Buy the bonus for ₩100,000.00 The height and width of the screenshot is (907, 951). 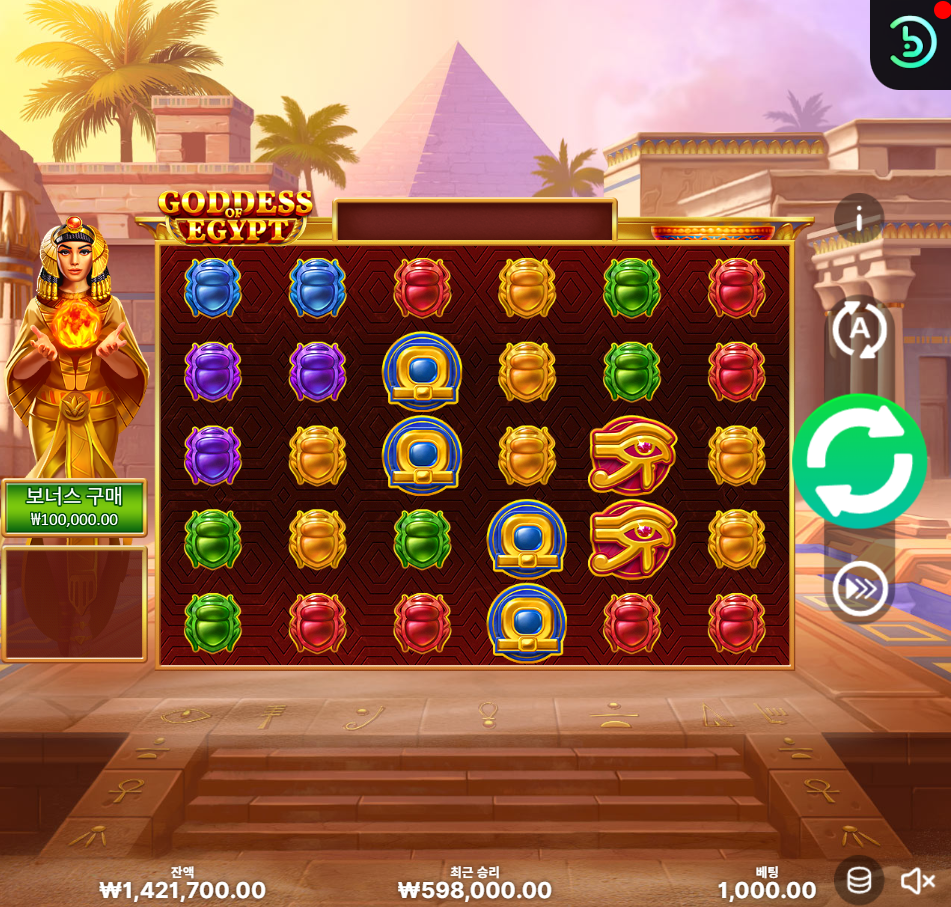click(74, 508)
